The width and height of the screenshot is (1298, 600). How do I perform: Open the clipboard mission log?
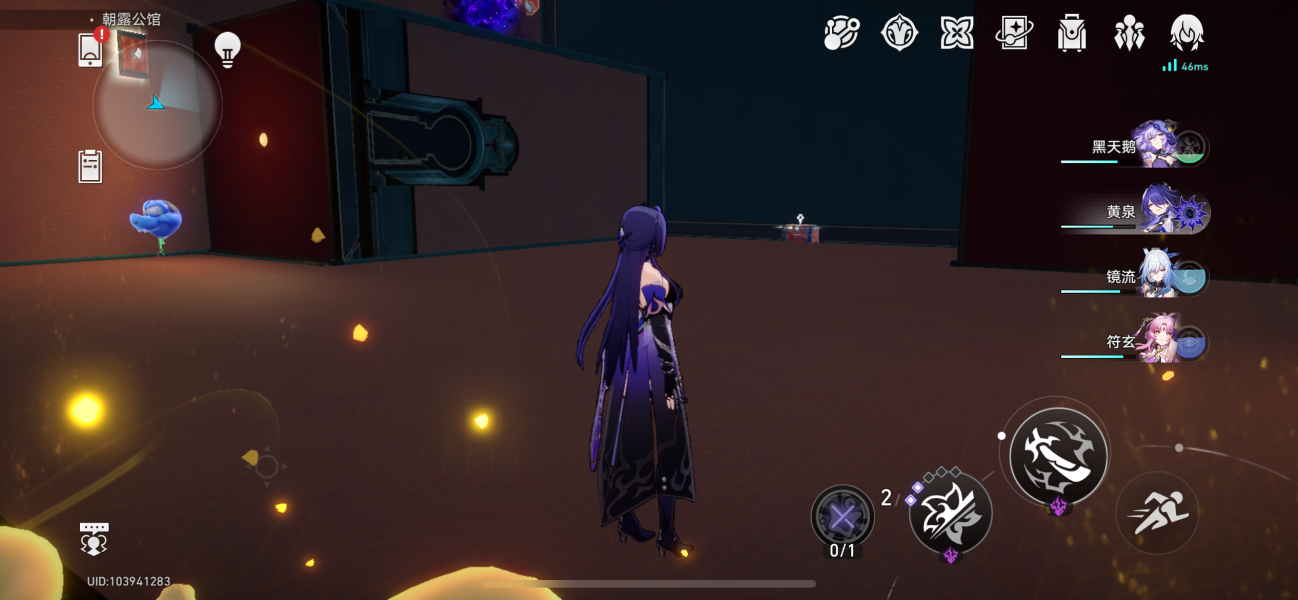pos(90,166)
